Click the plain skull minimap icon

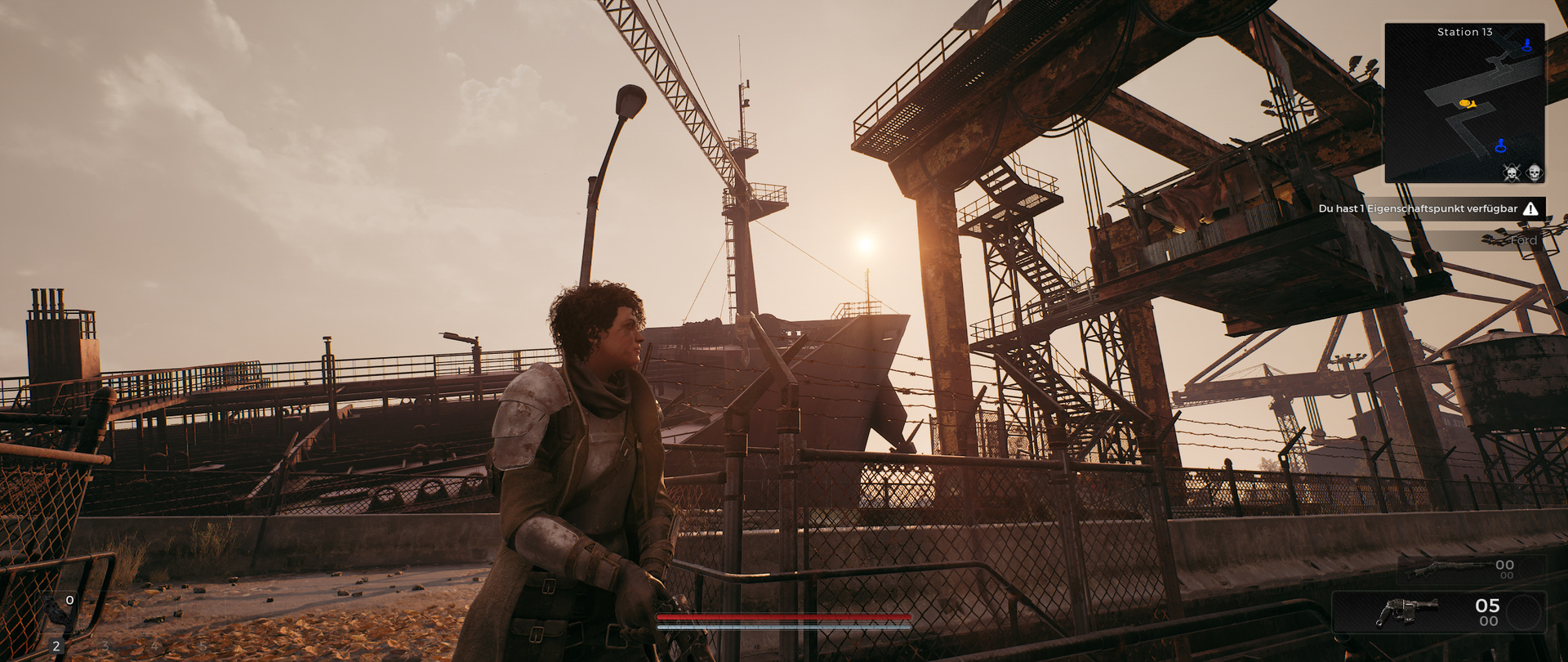pos(1534,172)
